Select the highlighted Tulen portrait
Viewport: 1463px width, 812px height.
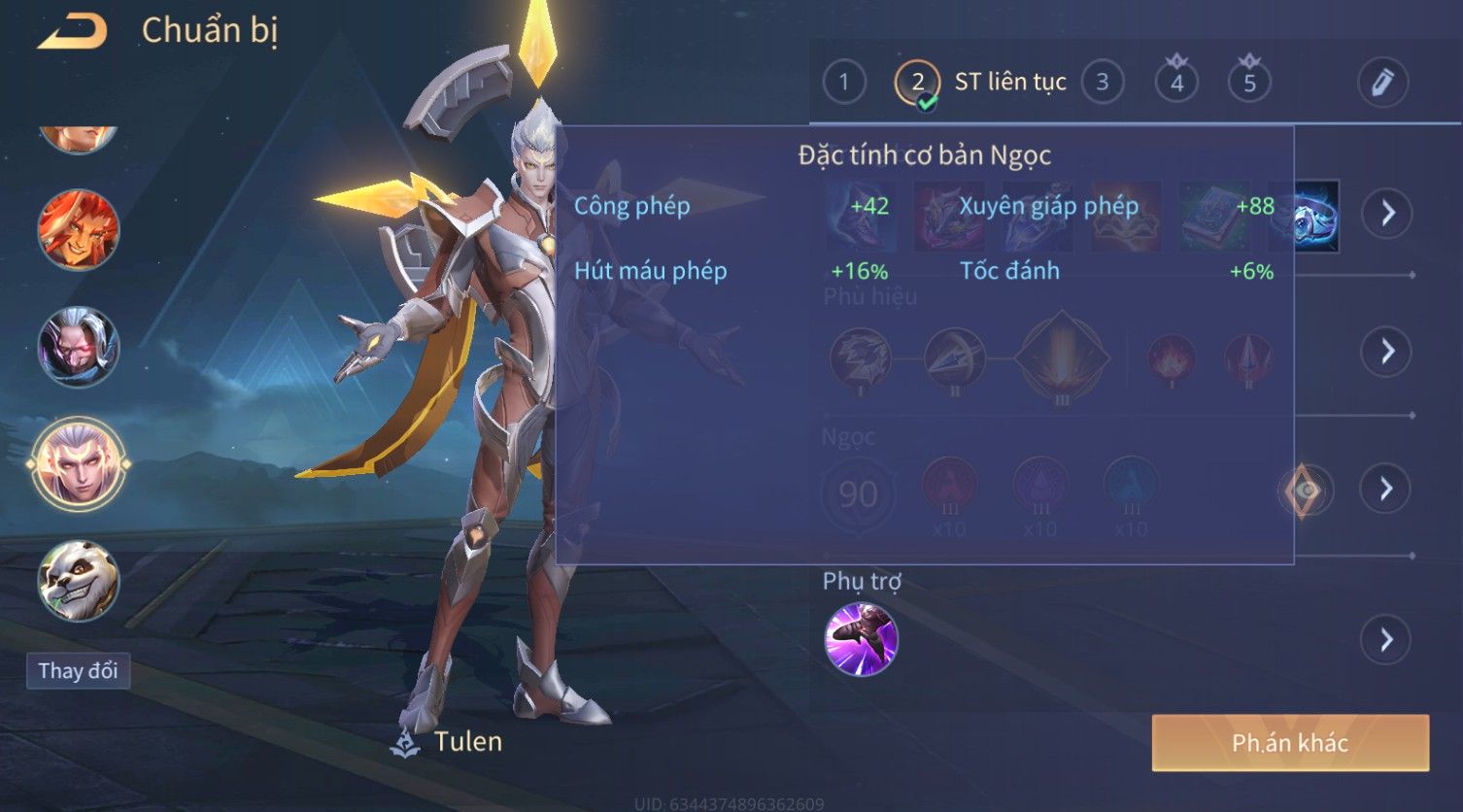pos(79,463)
